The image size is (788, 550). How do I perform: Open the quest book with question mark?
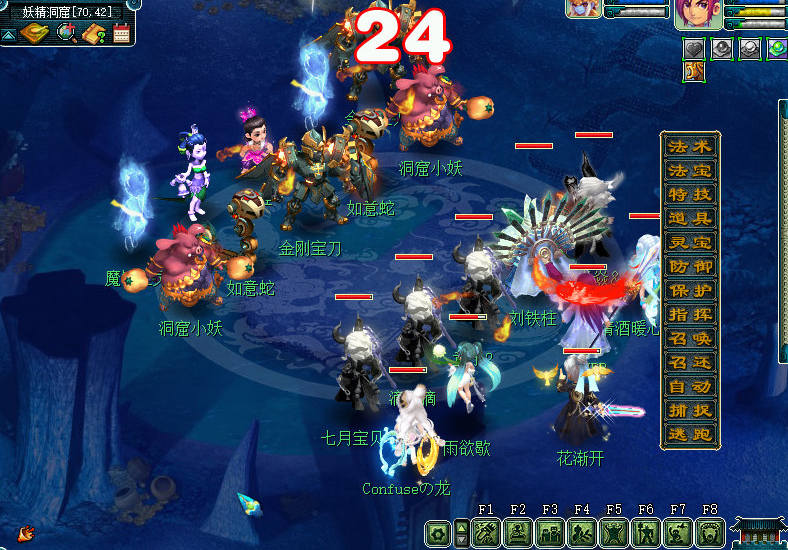tap(95, 33)
